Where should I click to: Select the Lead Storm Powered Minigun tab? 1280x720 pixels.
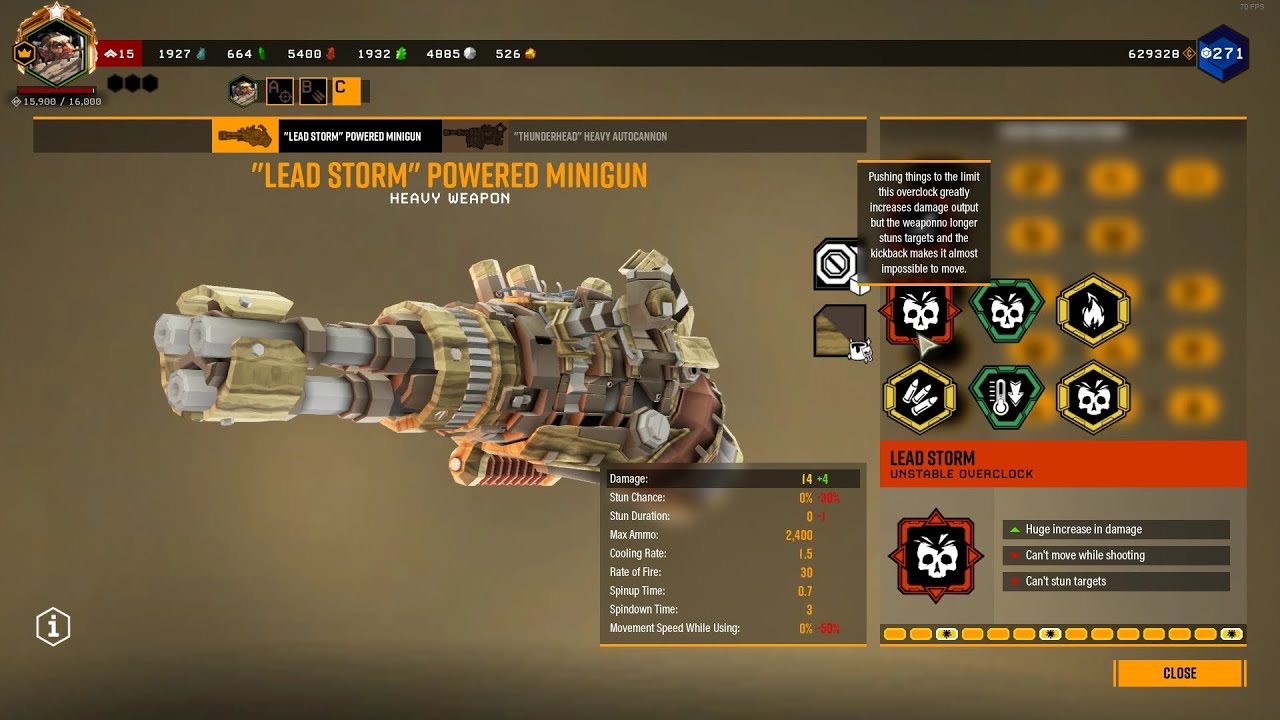tap(326, 136)
